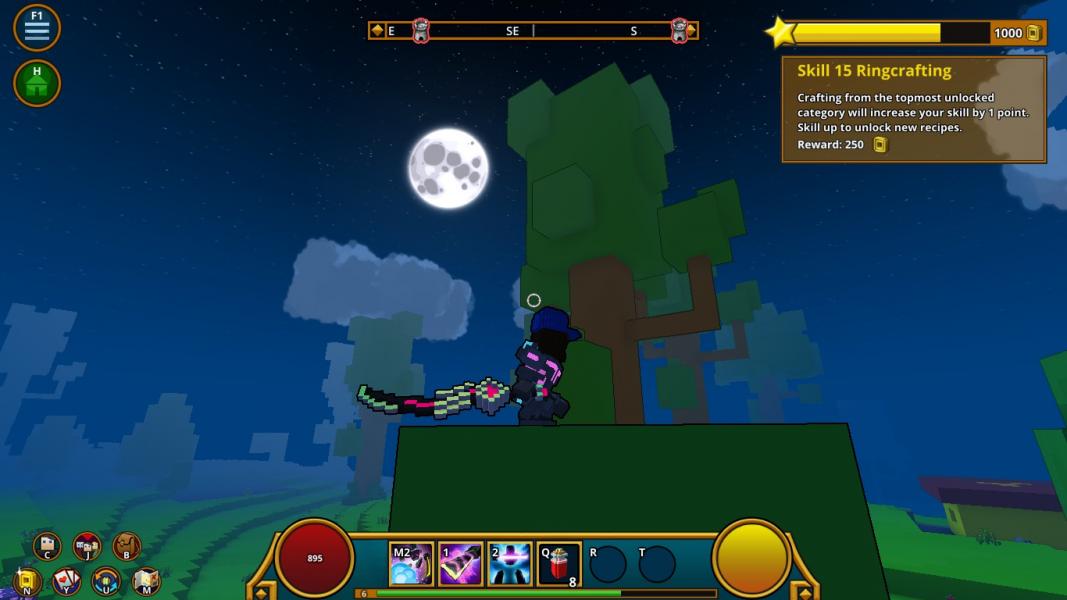The height and width of the screenshot is (600, 1067).
Task: Open the playing cards collection icon
Action: click(x=66, y=580)
